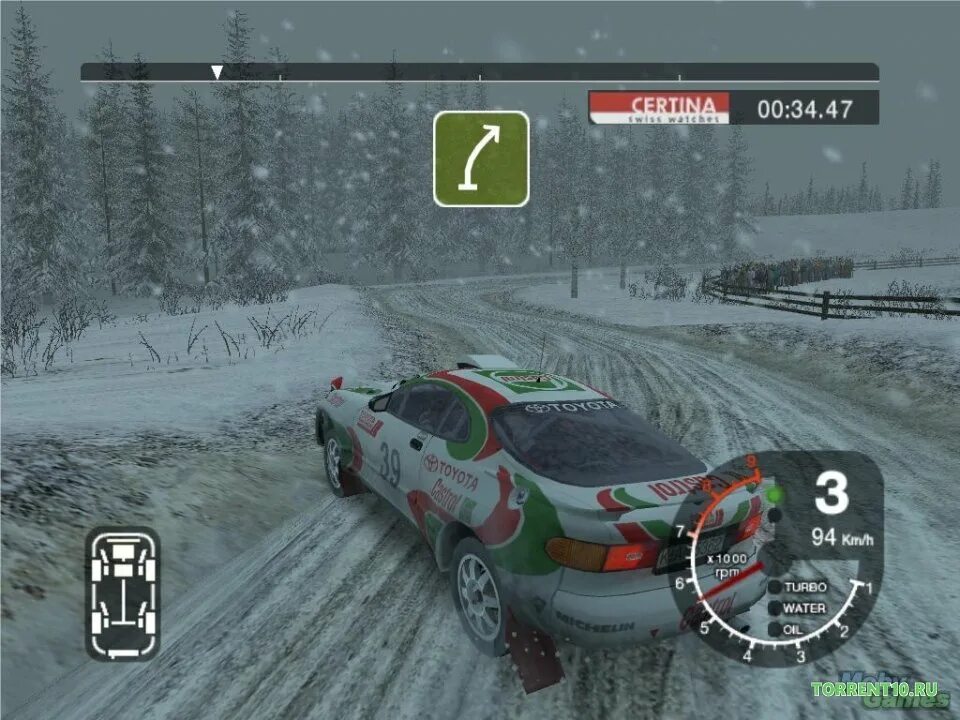
Task: Click the OIL warning light
Action: tap(775, 629)
